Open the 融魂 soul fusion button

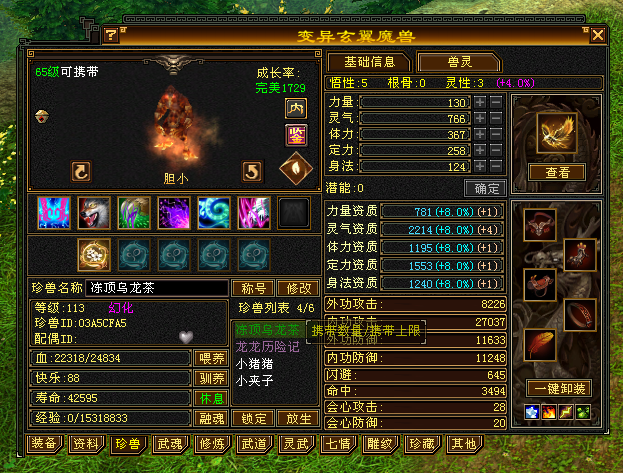210,419
